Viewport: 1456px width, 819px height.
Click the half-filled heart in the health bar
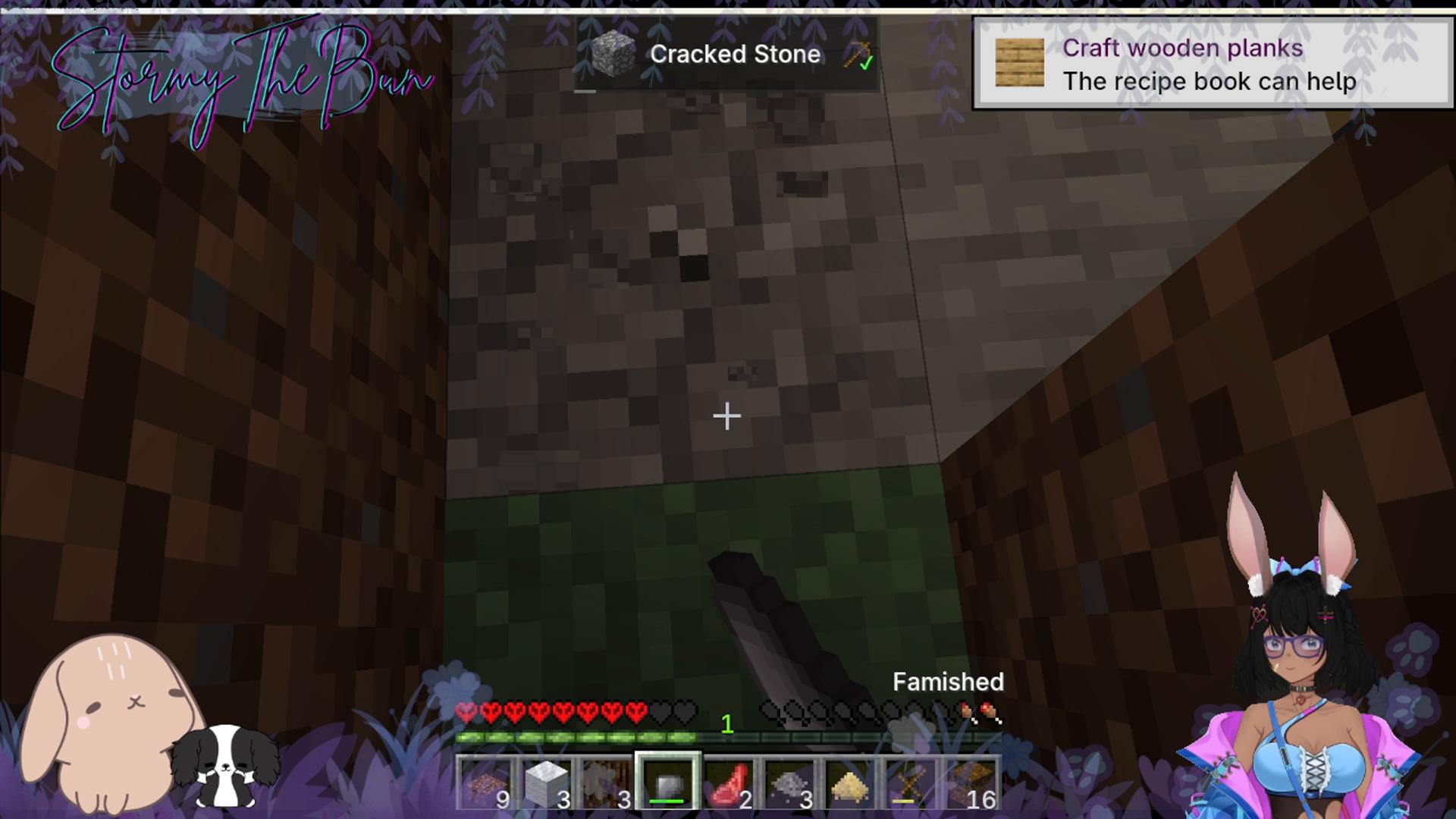[x=466, y=710]
